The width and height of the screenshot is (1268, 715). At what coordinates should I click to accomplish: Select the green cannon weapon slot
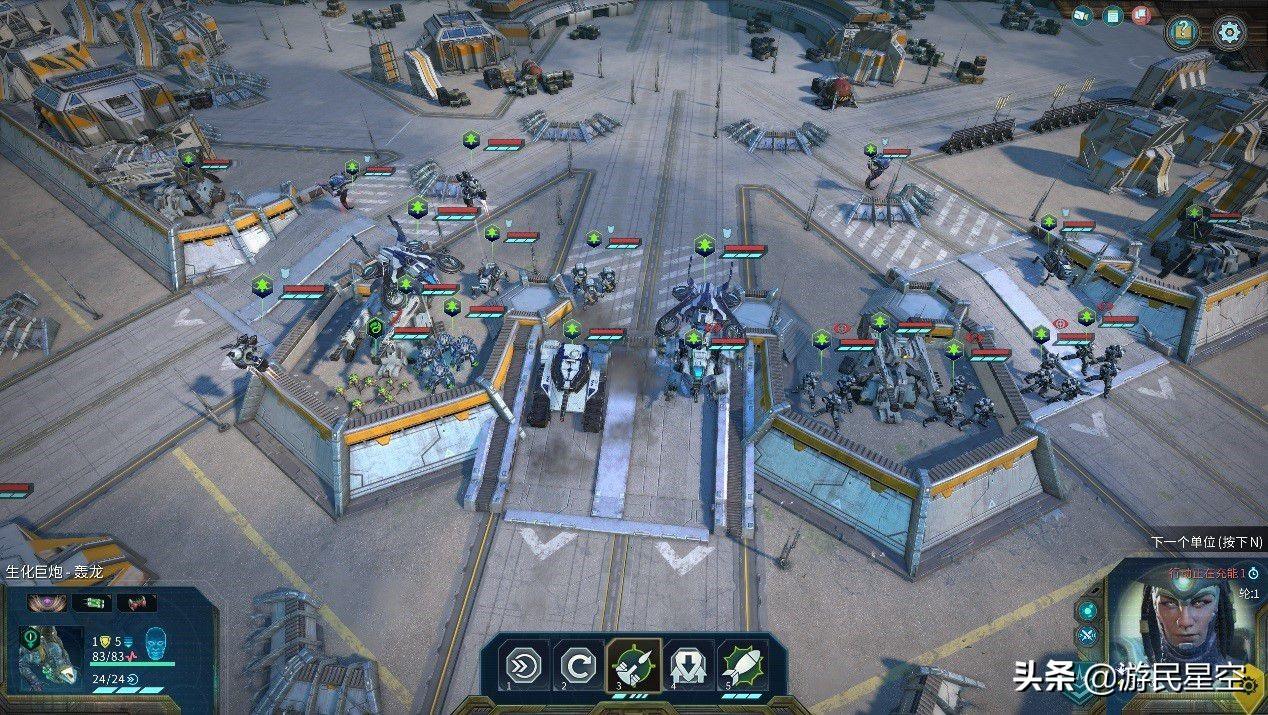pyautogui.click(x=91, y=603)
